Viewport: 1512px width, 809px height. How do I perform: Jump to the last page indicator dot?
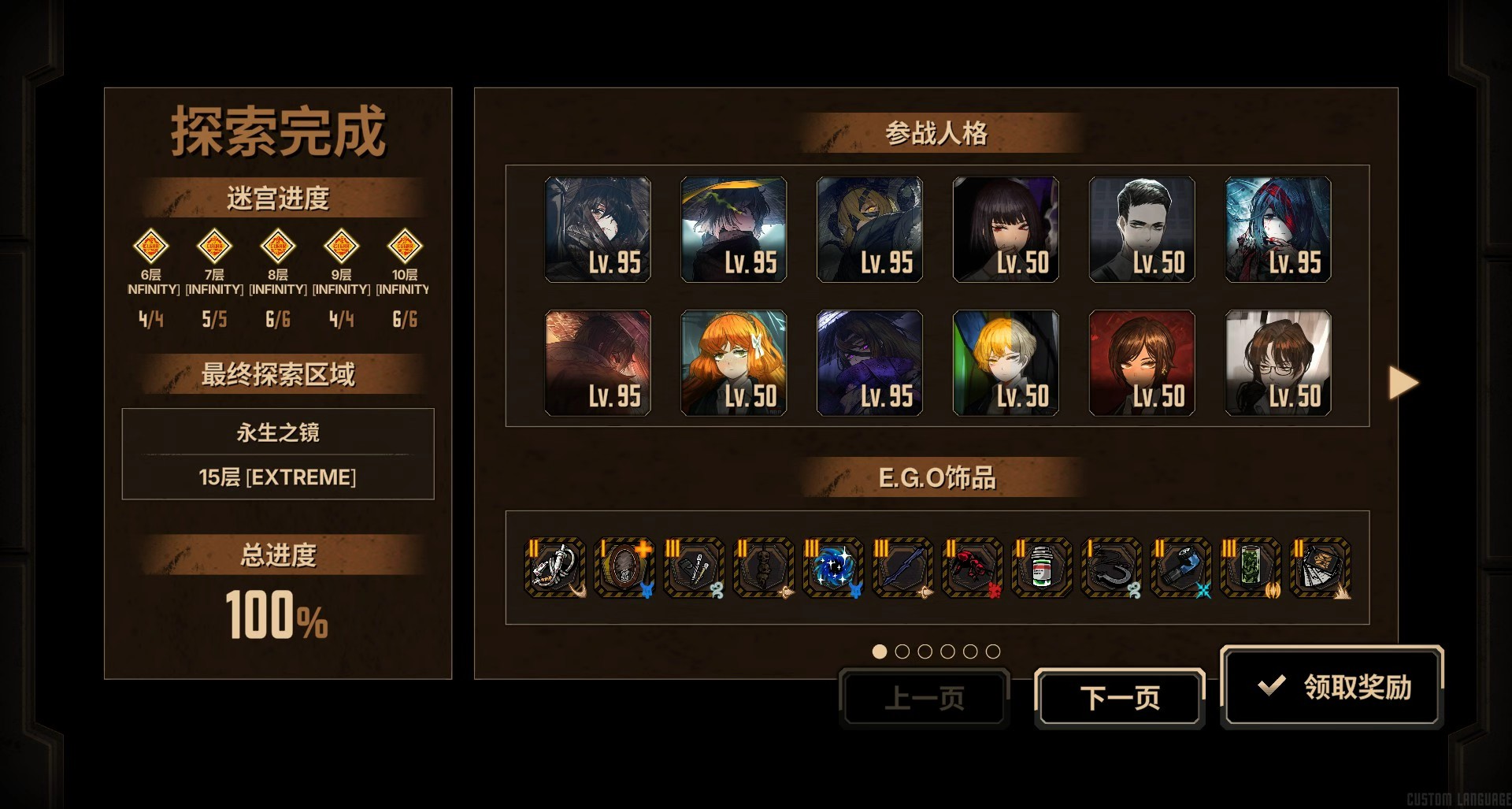tap(993, 651)
